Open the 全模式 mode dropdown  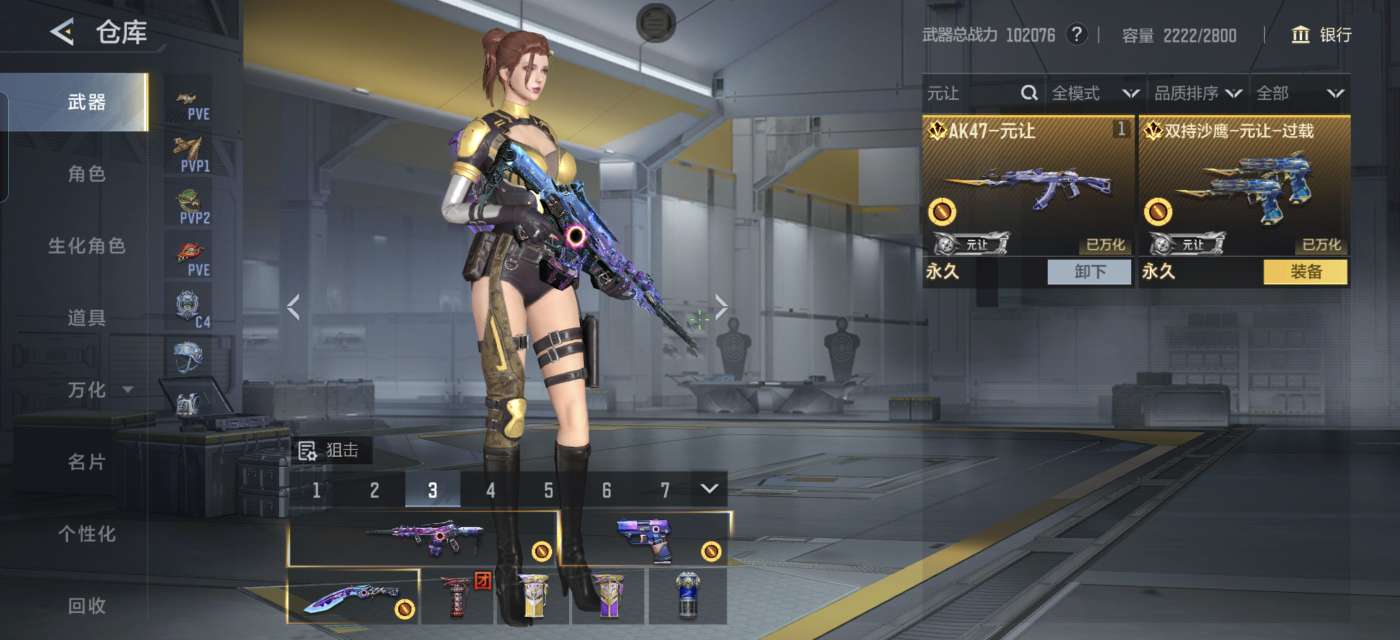(1095, 93)
